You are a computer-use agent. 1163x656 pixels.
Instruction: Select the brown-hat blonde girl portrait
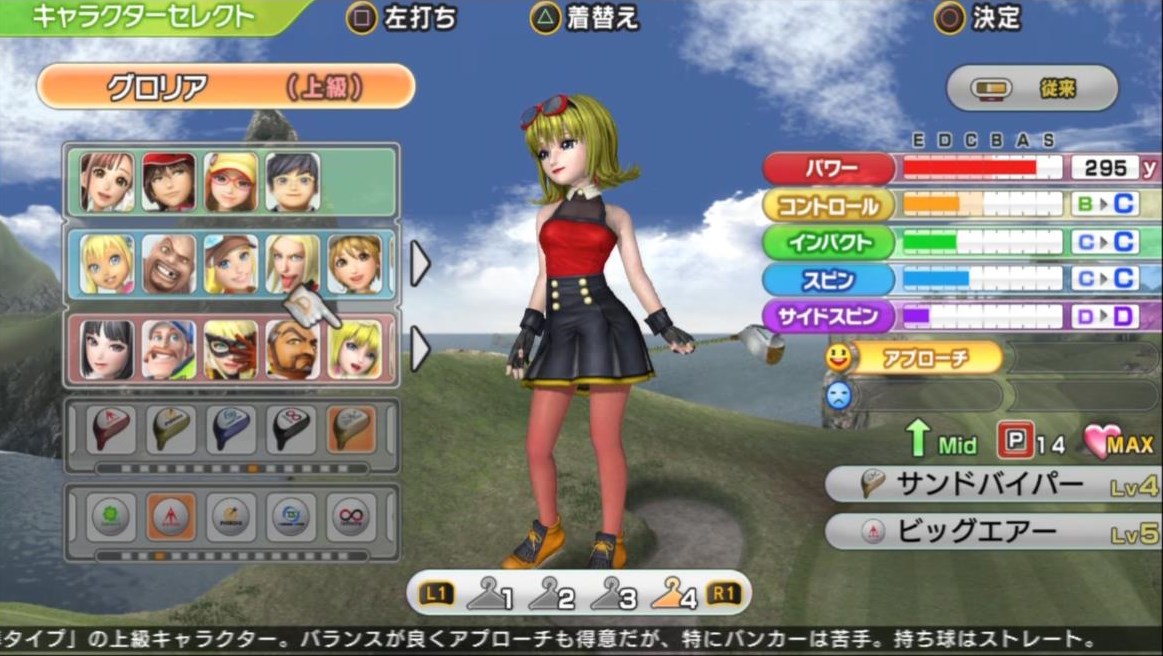(x=230, y=264)
